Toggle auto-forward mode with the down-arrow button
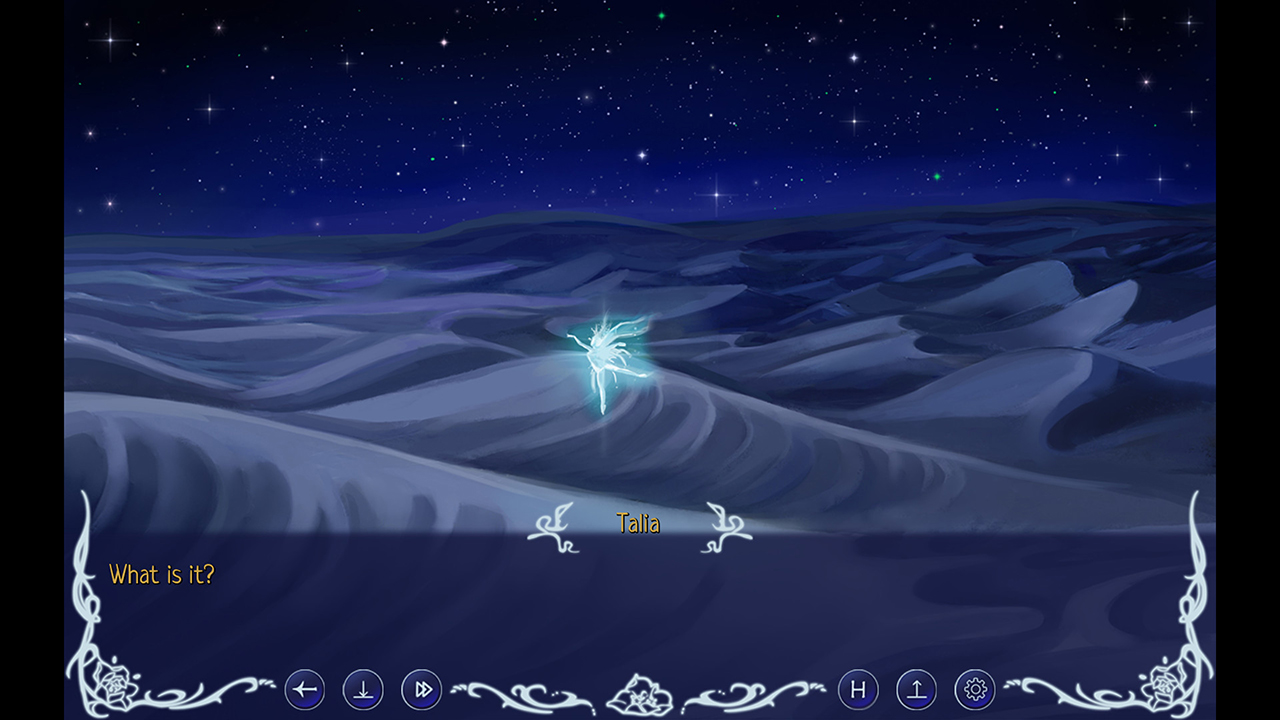 click(363, 689)
